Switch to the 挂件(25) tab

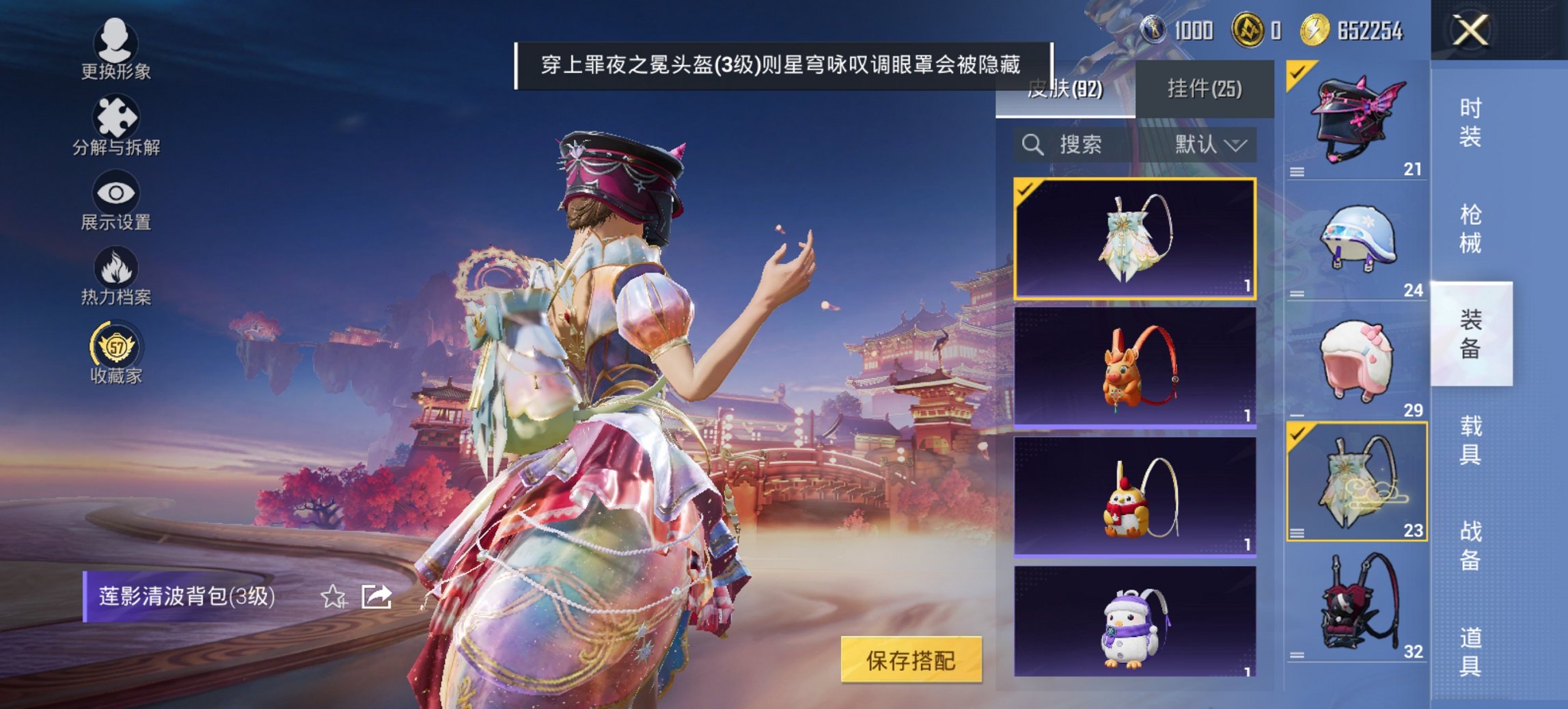pyautogui.click(x=1206, y=89)
